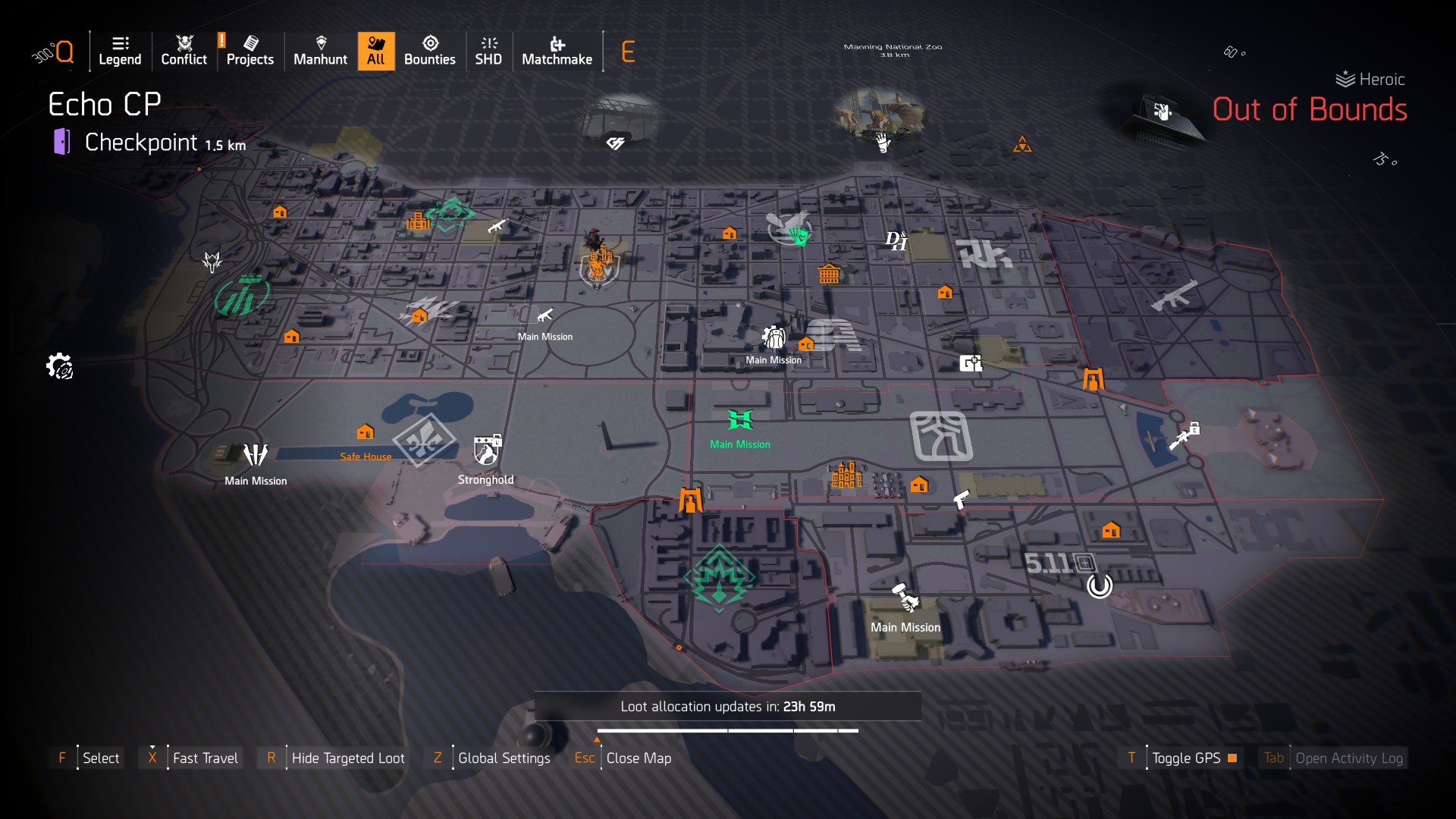This screenshot has width=1456, height=819.
Task: Switch to the Legend tab
Action: coord(120,51)
